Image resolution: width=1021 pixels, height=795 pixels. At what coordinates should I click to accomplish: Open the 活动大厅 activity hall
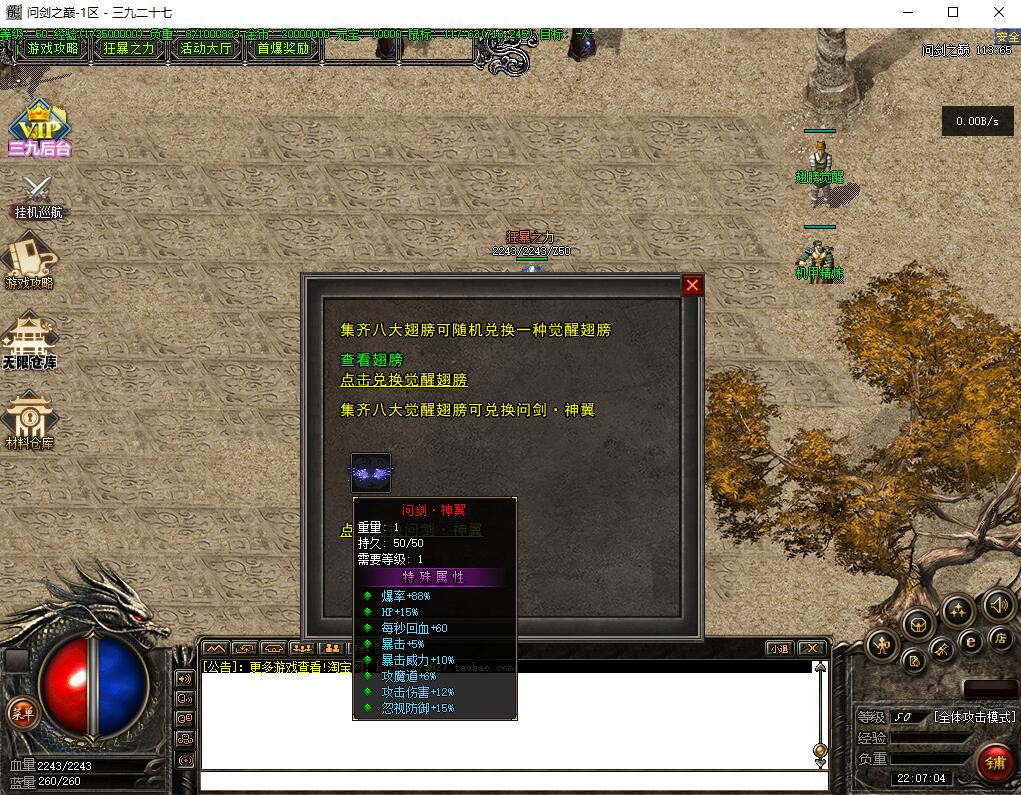[206, 48]
